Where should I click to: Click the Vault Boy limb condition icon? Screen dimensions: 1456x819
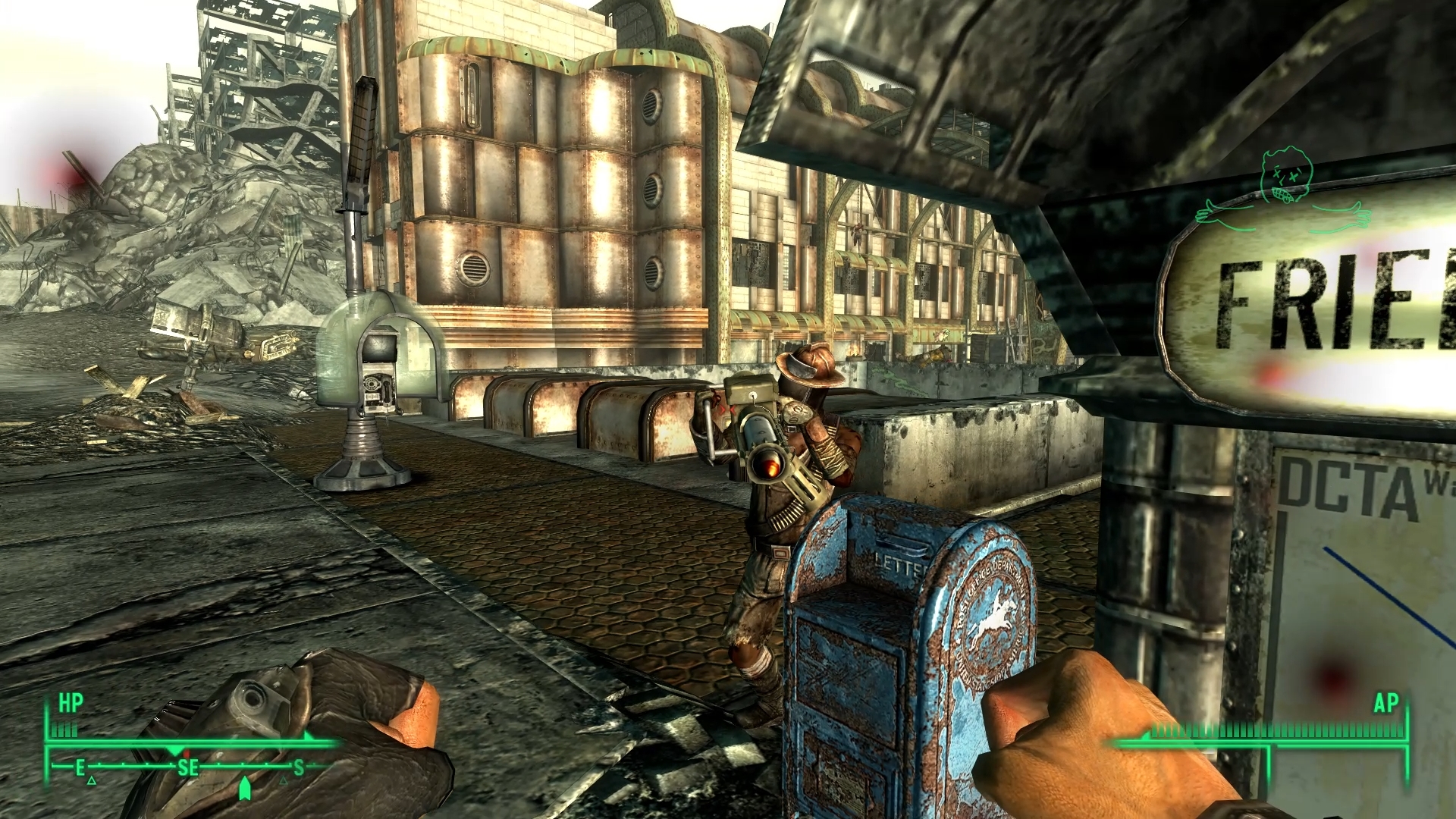[1283, 190]
